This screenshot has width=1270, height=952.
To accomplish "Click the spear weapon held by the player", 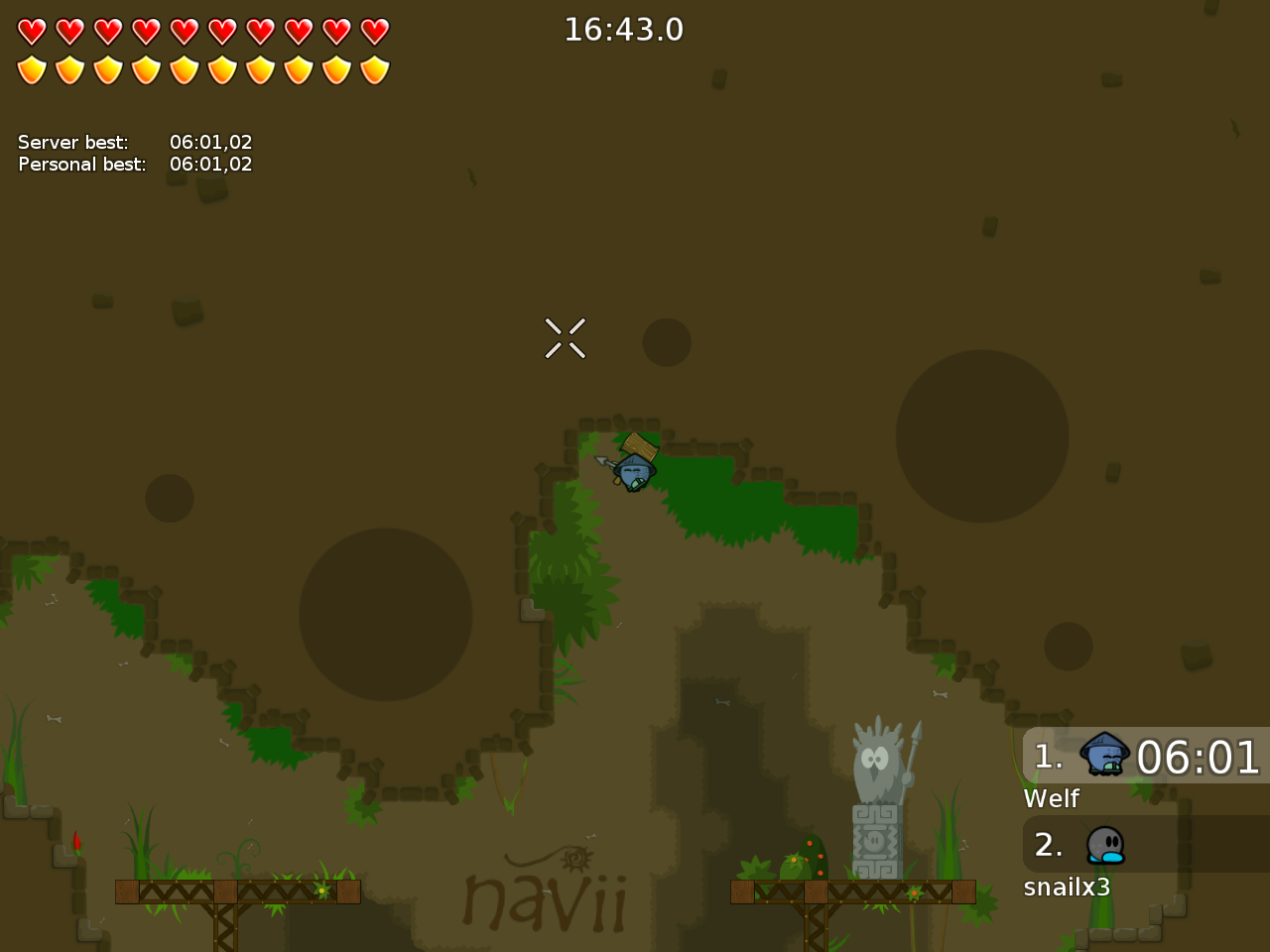I will click(607, 462).
